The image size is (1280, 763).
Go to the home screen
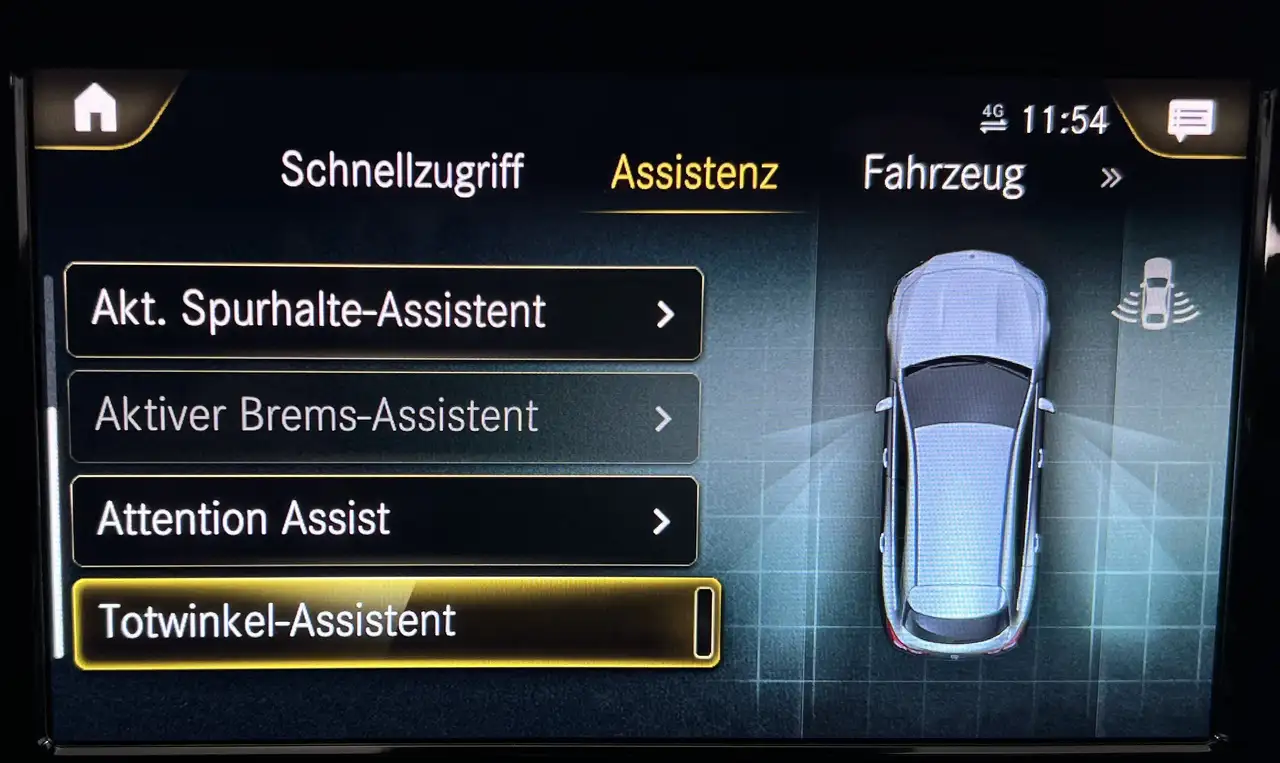pos(96,110)
